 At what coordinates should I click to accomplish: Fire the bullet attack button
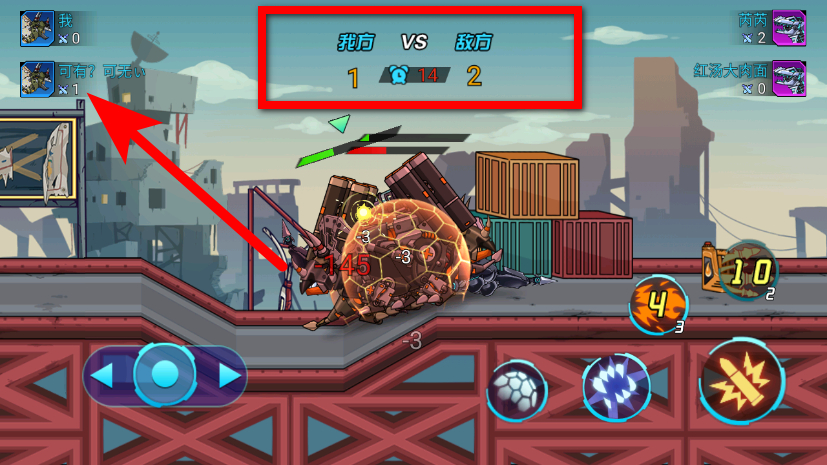click(742, 381)
